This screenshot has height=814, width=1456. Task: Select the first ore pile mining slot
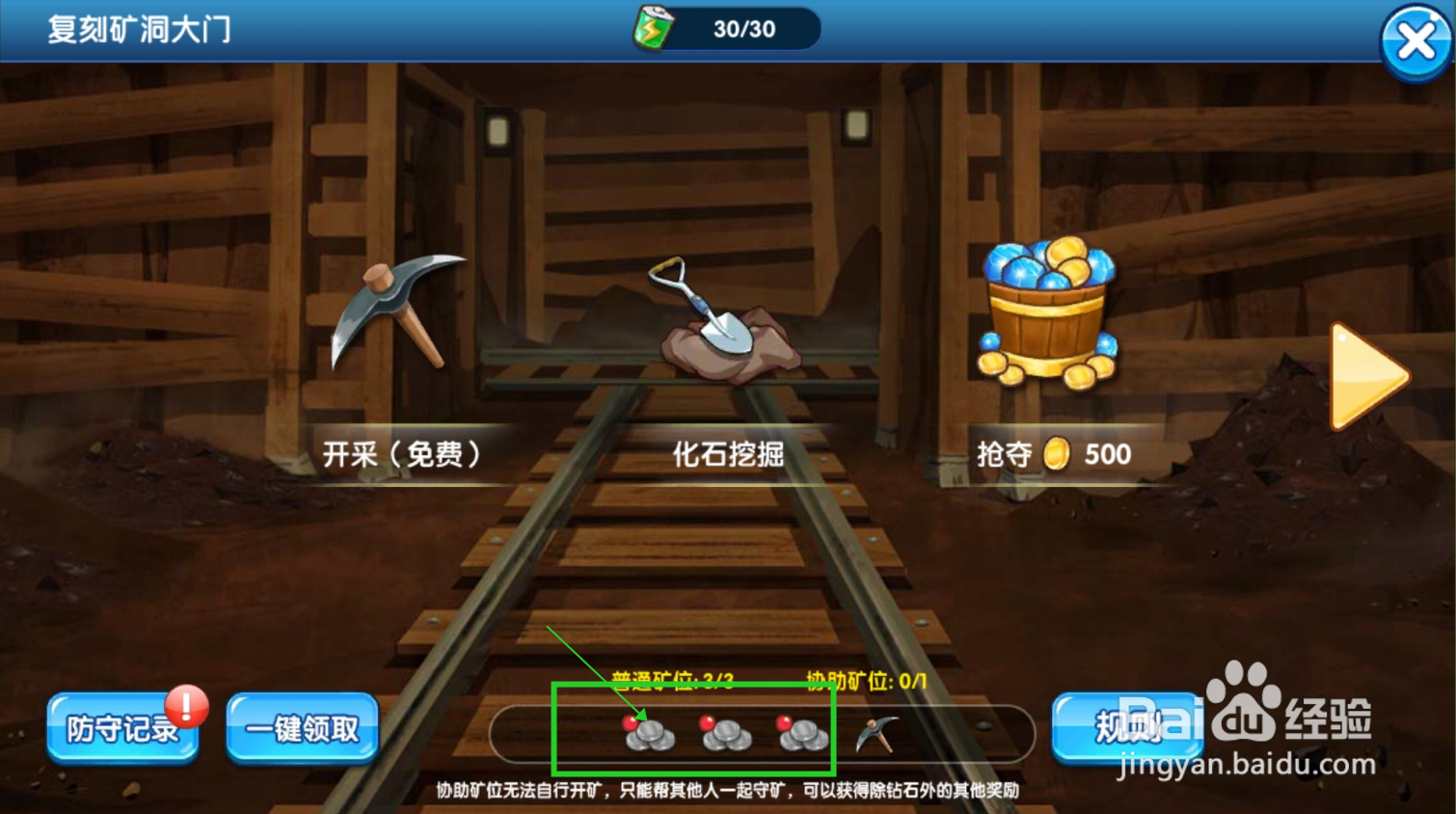click(651, 738)
